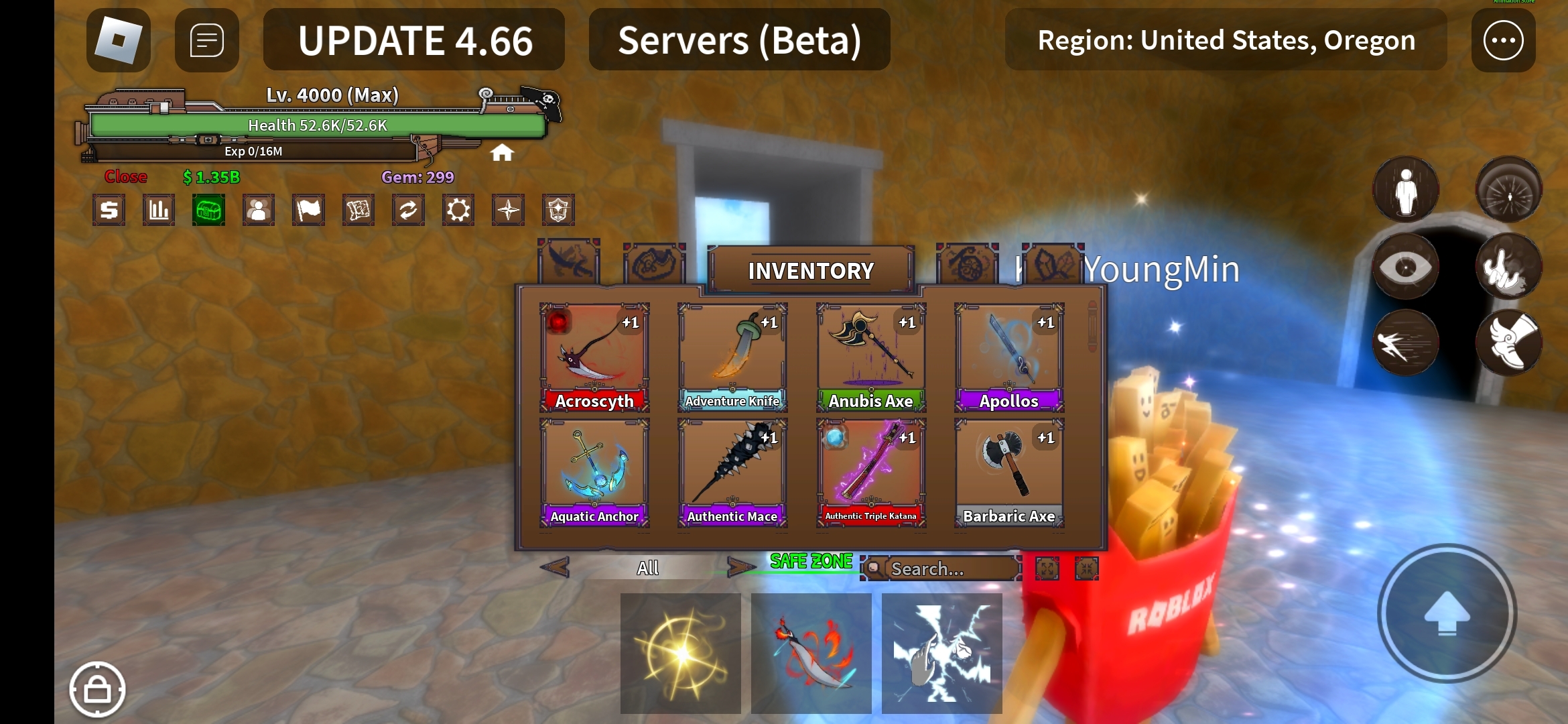The width and height of the screenshot is (1568, 724).
Task: Pick the Barbaric Axe slot
Action: click(1009, 473)
